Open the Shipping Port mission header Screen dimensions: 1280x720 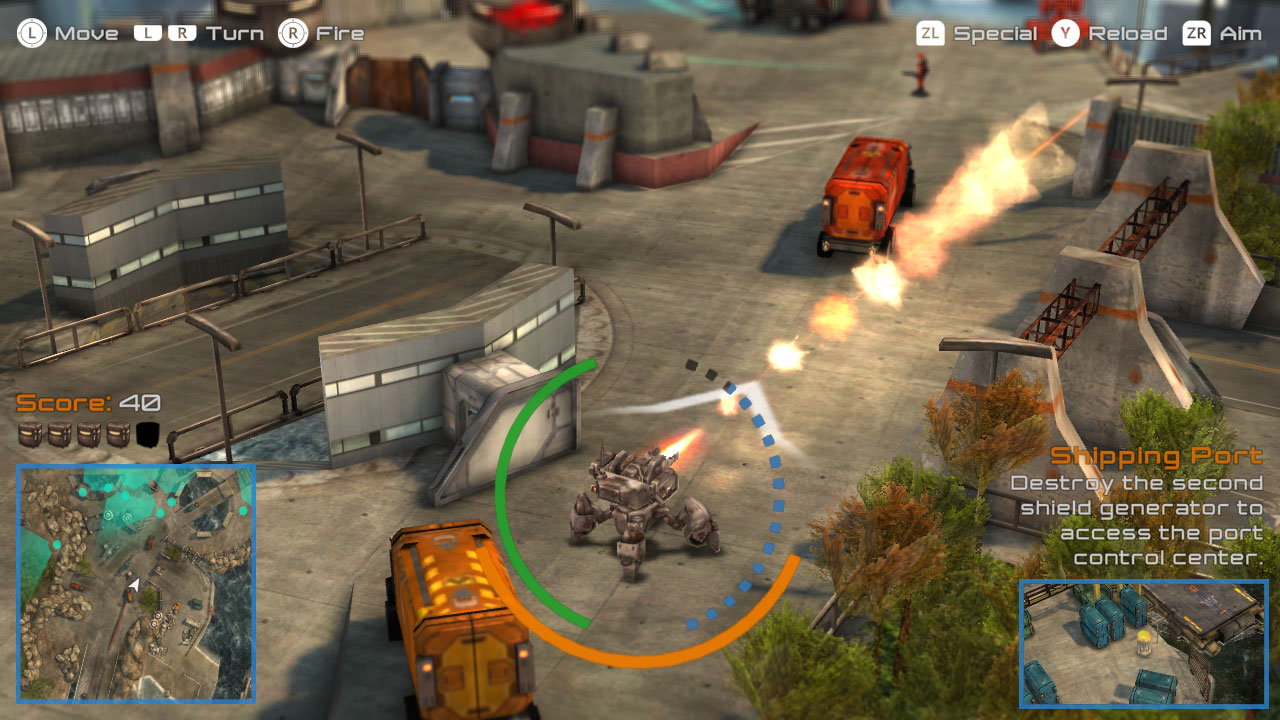coord(1155,456)
